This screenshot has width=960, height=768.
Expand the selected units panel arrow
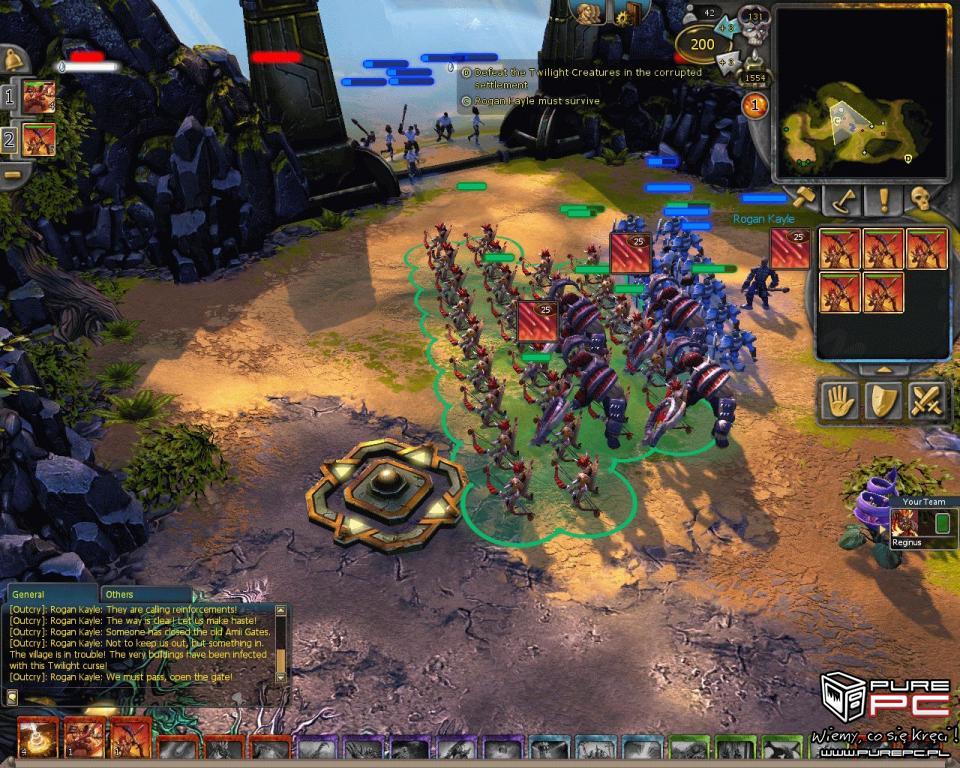[883, 369]
